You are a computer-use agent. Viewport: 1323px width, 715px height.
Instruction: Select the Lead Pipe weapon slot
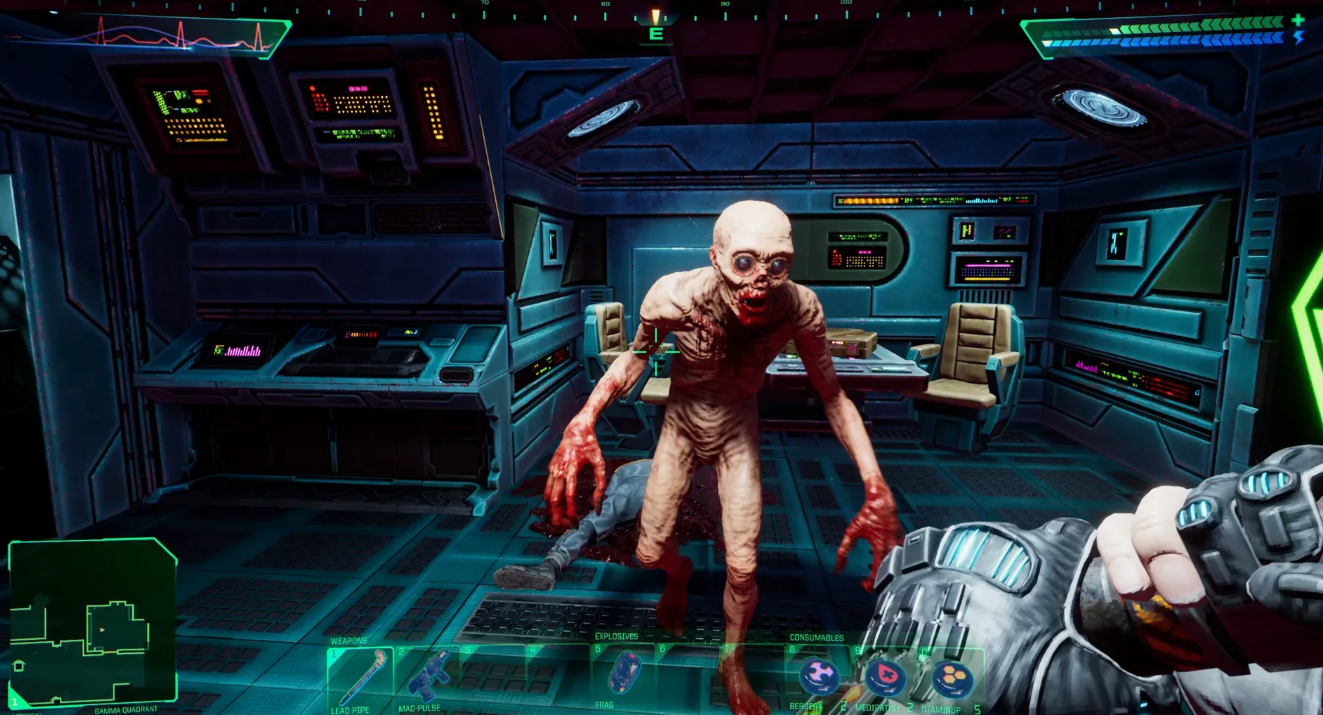pos(359,677)
